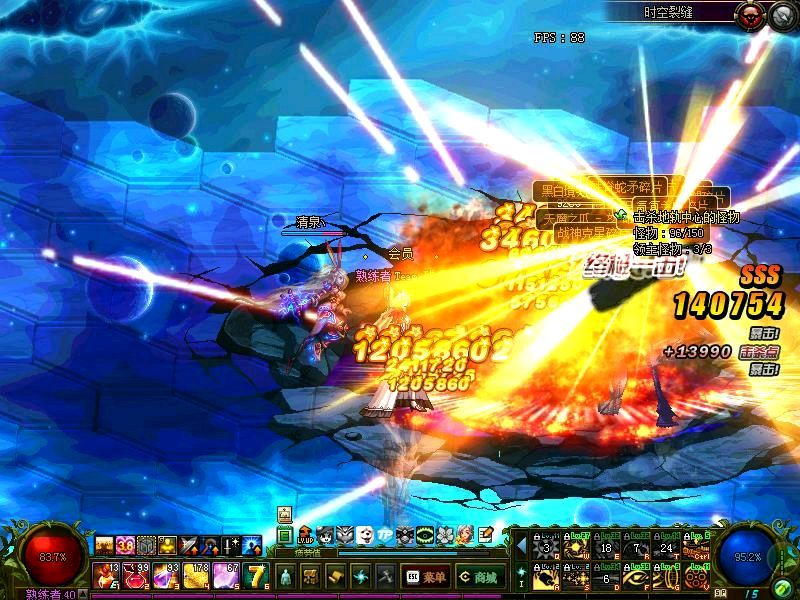Open the notepad with pencil icon
Image resolution: width=800 pixels, height=600 pixels.
coord(485,536)
